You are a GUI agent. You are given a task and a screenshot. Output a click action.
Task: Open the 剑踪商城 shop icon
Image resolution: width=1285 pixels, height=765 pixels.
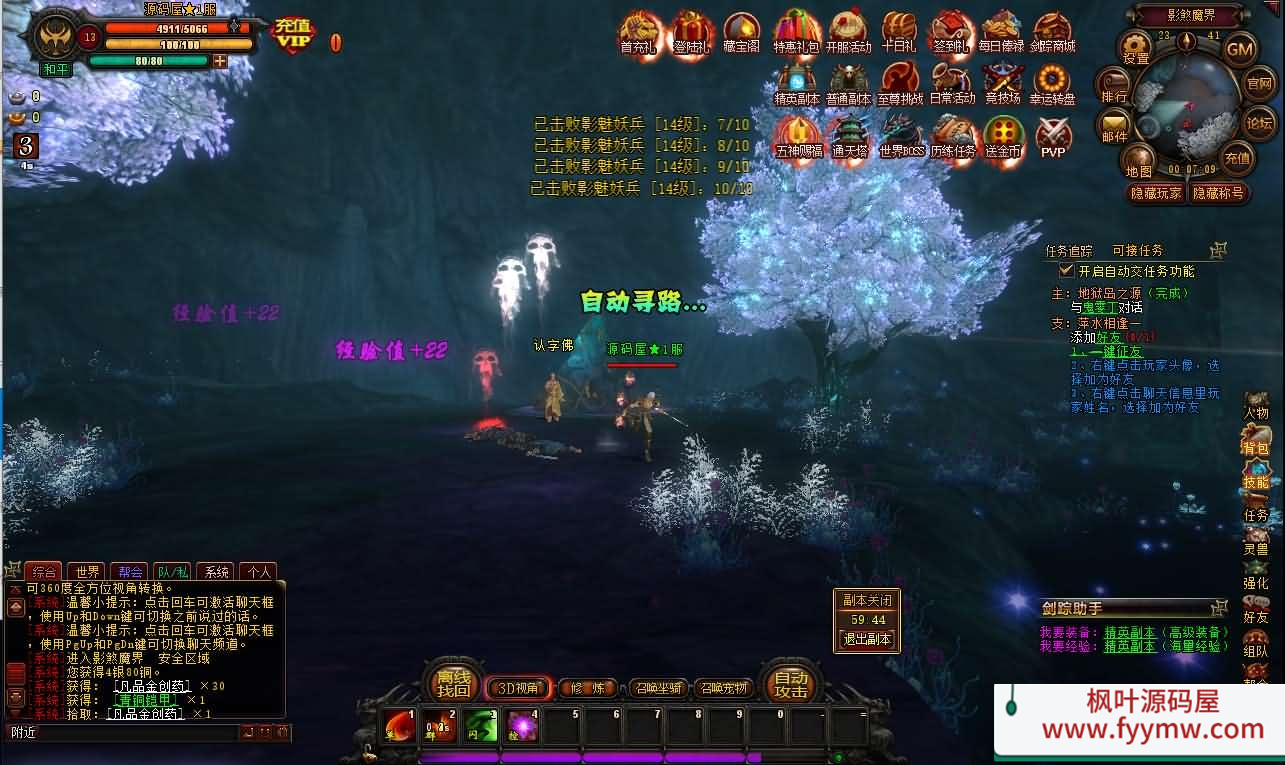pos(1053,32)
